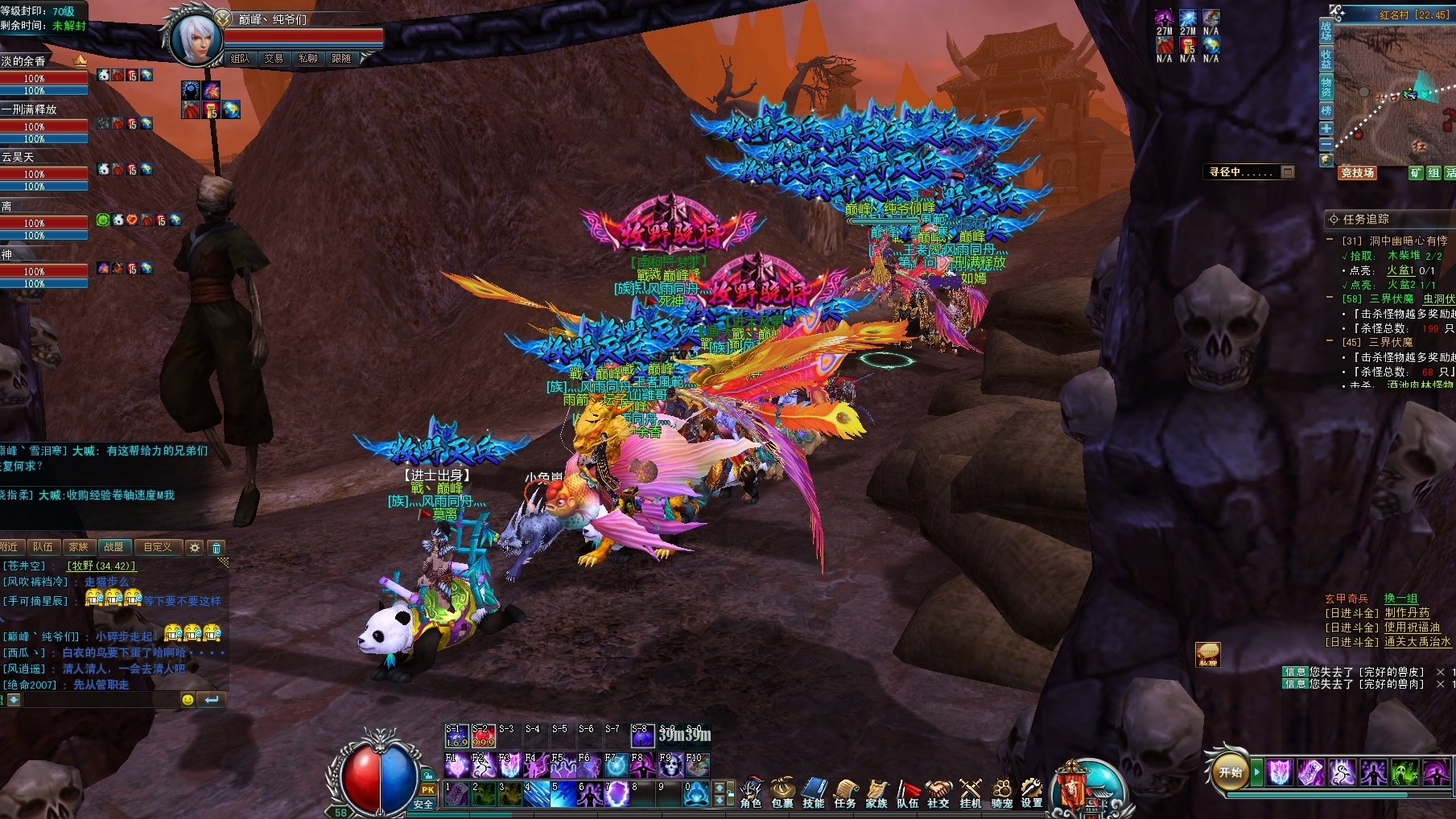Open the 战场 battlefield side tab
Viewport: 1456px width, 819px height.
(1326, 31)
